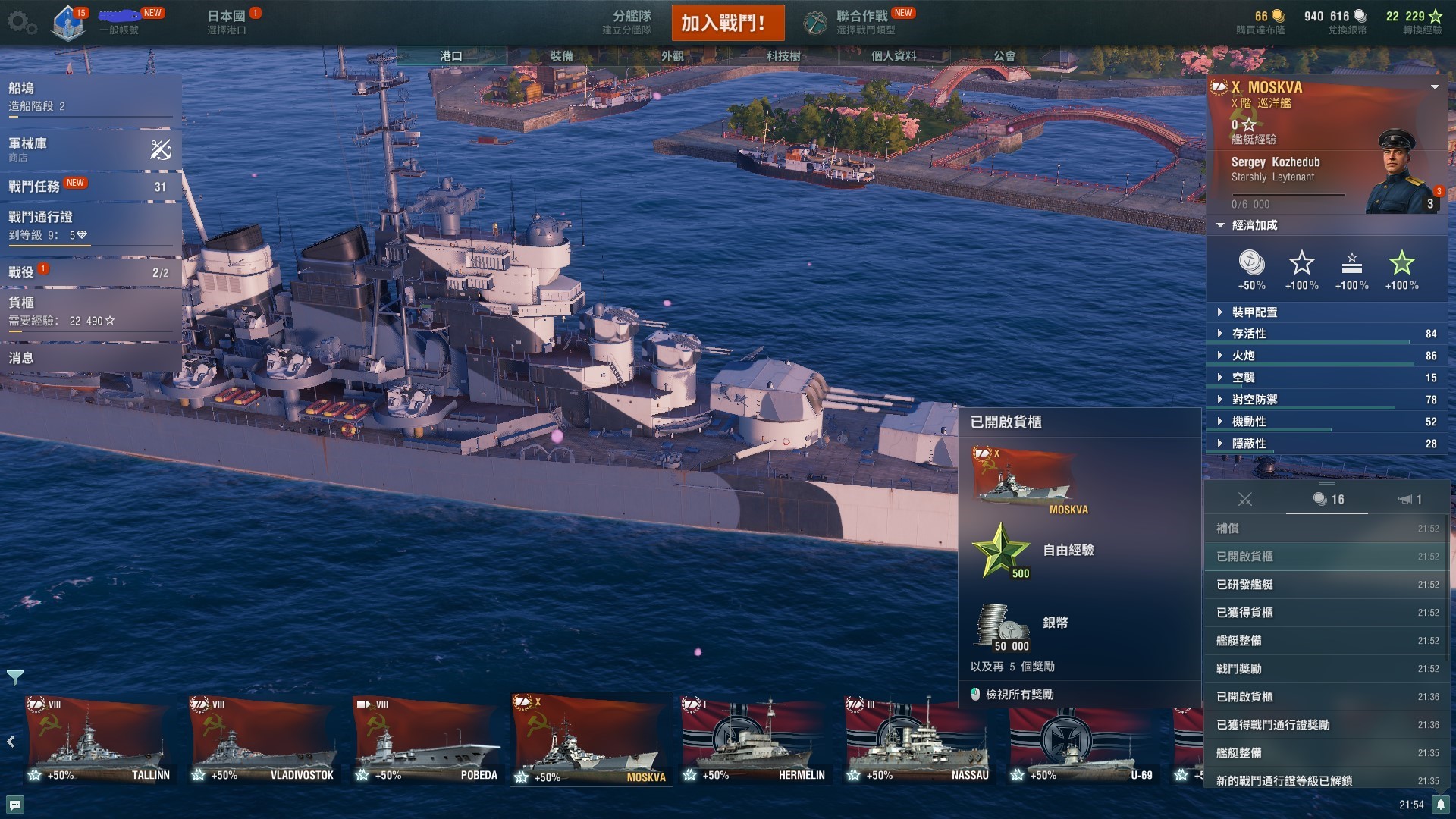This screenshot has height=819, width=1456.
Task: Open the 科技樹 tech tree tab
Action: tap(783, 56)
